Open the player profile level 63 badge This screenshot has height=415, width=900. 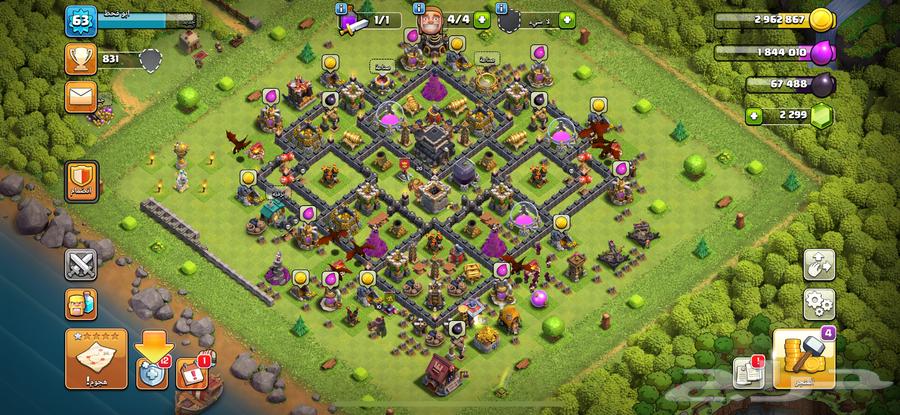click(80, 19)
